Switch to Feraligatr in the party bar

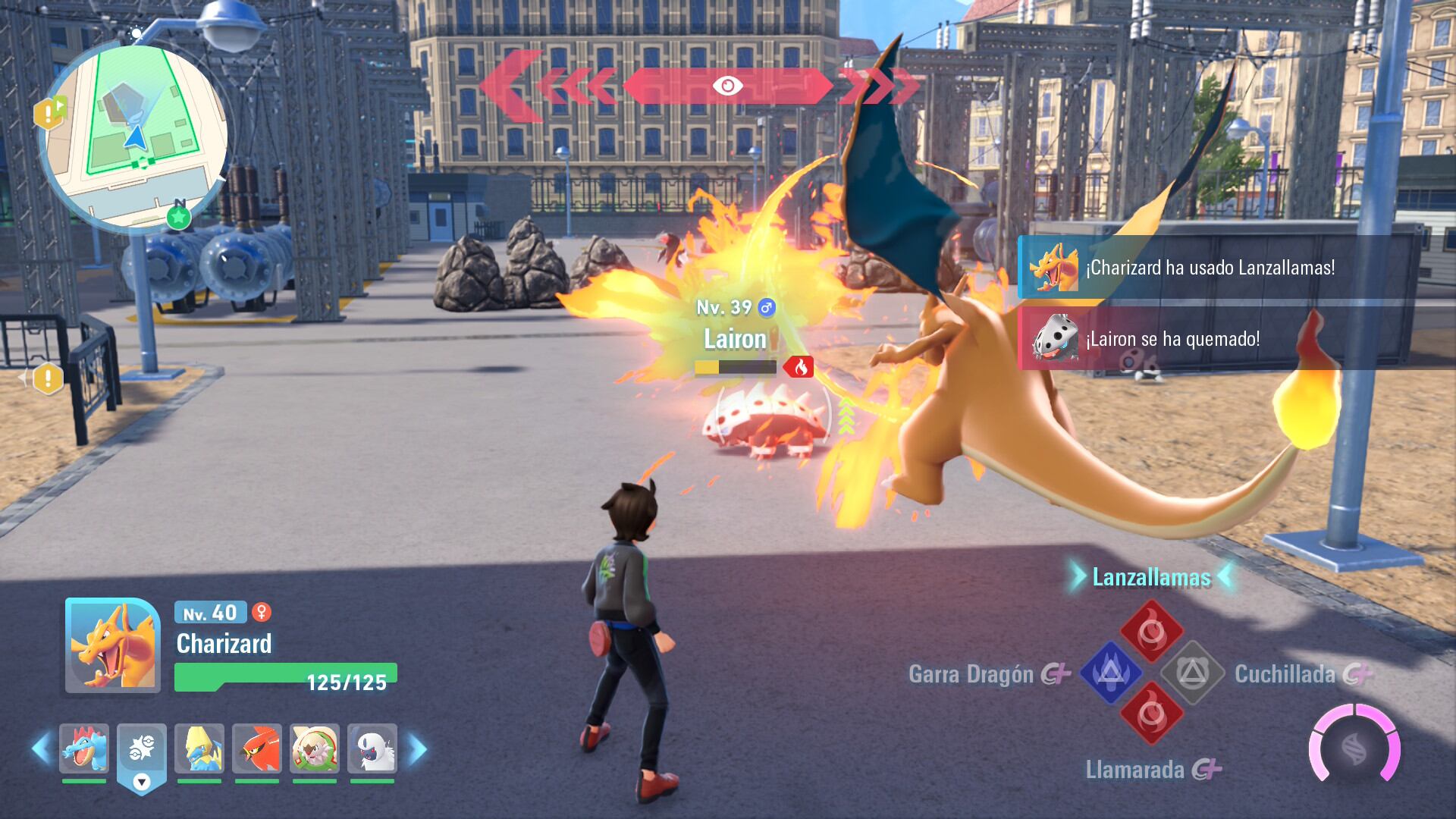pyautogui.click(x=84, y=748)
